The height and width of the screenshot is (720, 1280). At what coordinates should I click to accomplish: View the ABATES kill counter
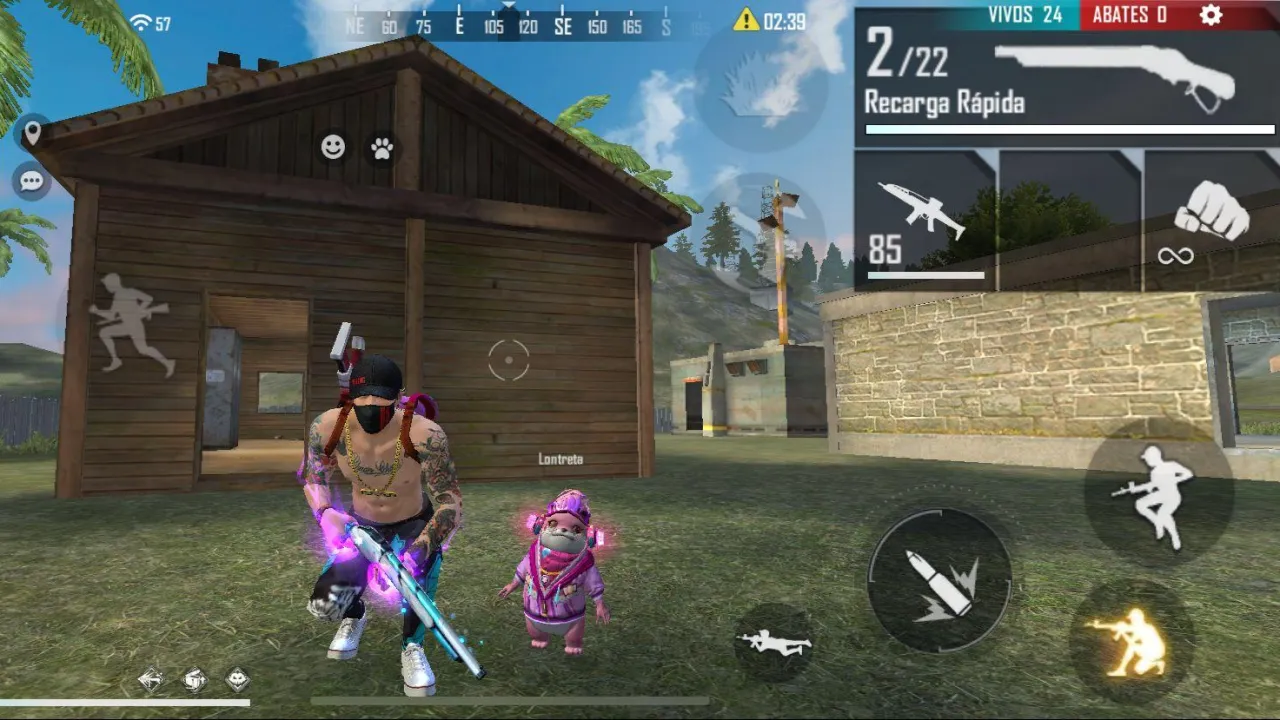pos(1128,16)
